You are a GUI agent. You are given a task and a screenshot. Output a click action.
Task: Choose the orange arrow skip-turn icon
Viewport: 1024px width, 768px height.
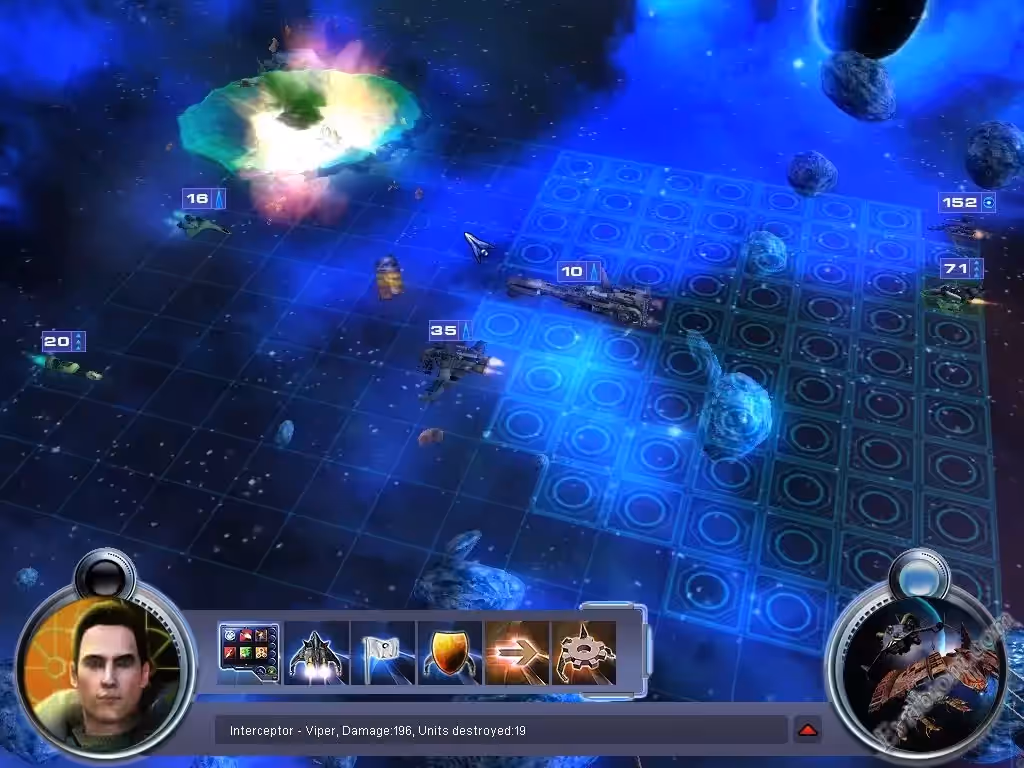(516, 653)
